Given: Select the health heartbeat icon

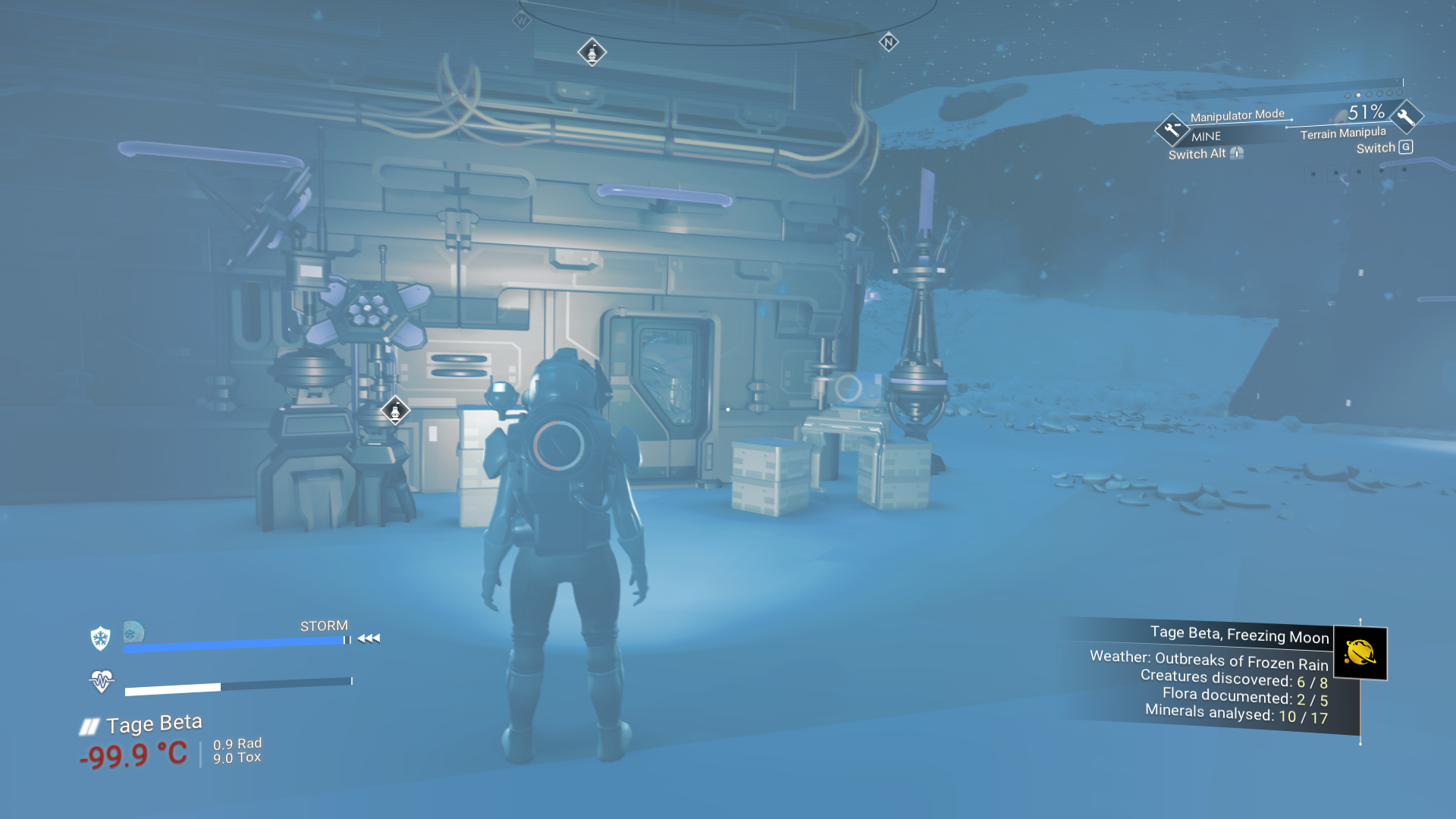Looking at the screenshot, I should click(x=102, y=680).
